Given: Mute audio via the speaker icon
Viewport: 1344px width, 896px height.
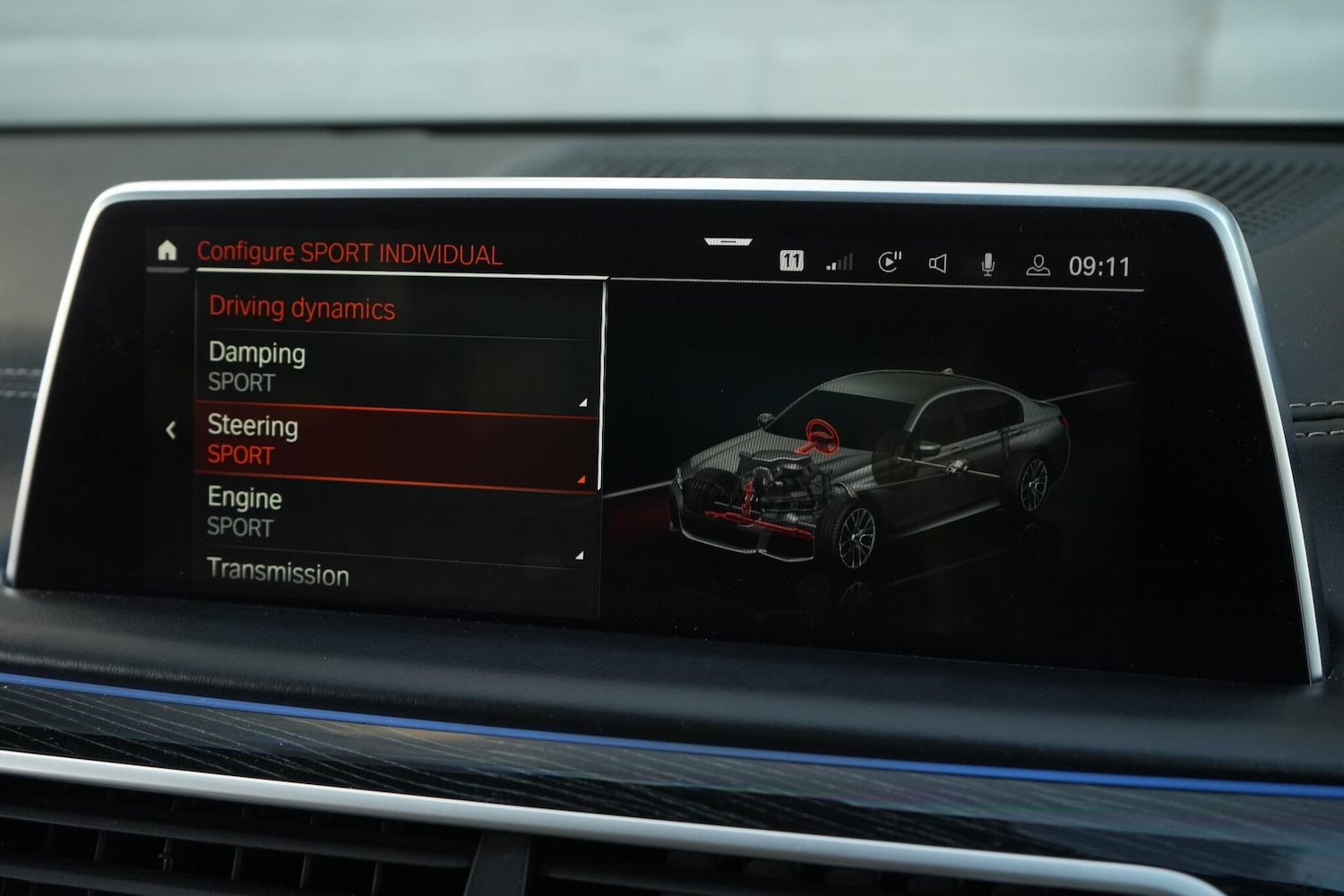Looking at the screenshot, I should (x=938, y=263).
